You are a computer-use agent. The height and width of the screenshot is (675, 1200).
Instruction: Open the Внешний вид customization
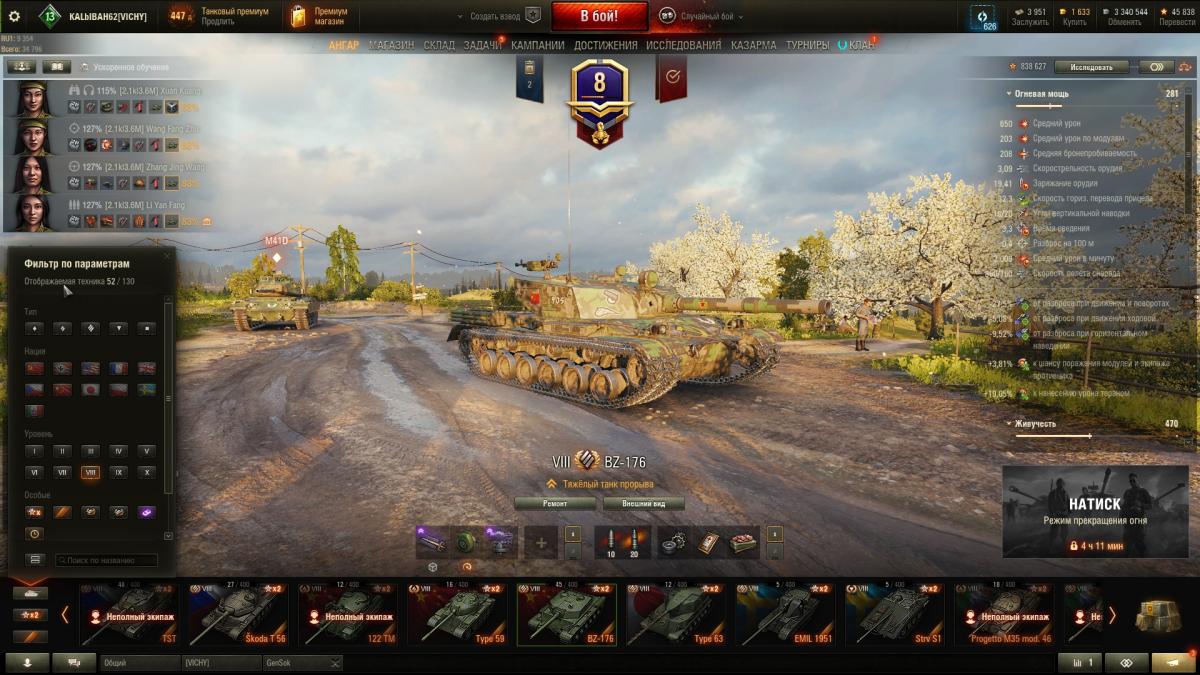point(638,503)
